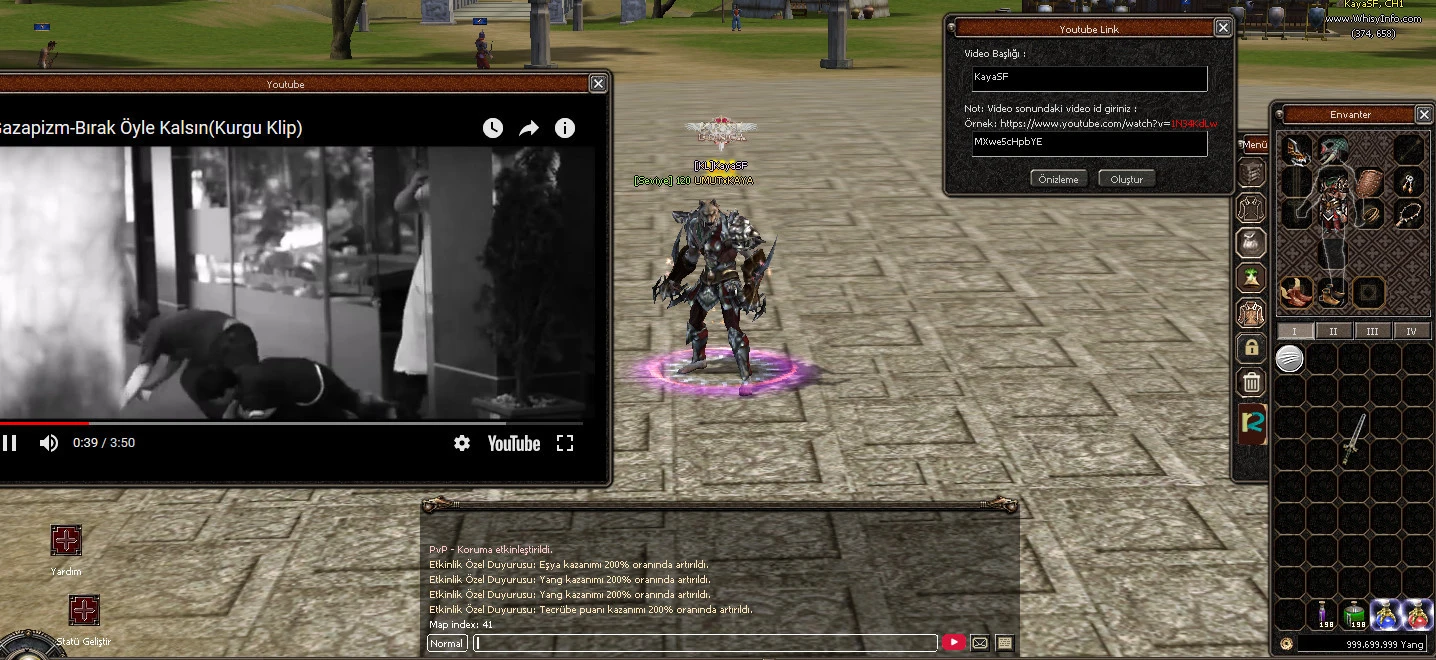Focus the Video Başlığı title field
This screenshot has width=1436, height=660.
[x=1088, y=78]
